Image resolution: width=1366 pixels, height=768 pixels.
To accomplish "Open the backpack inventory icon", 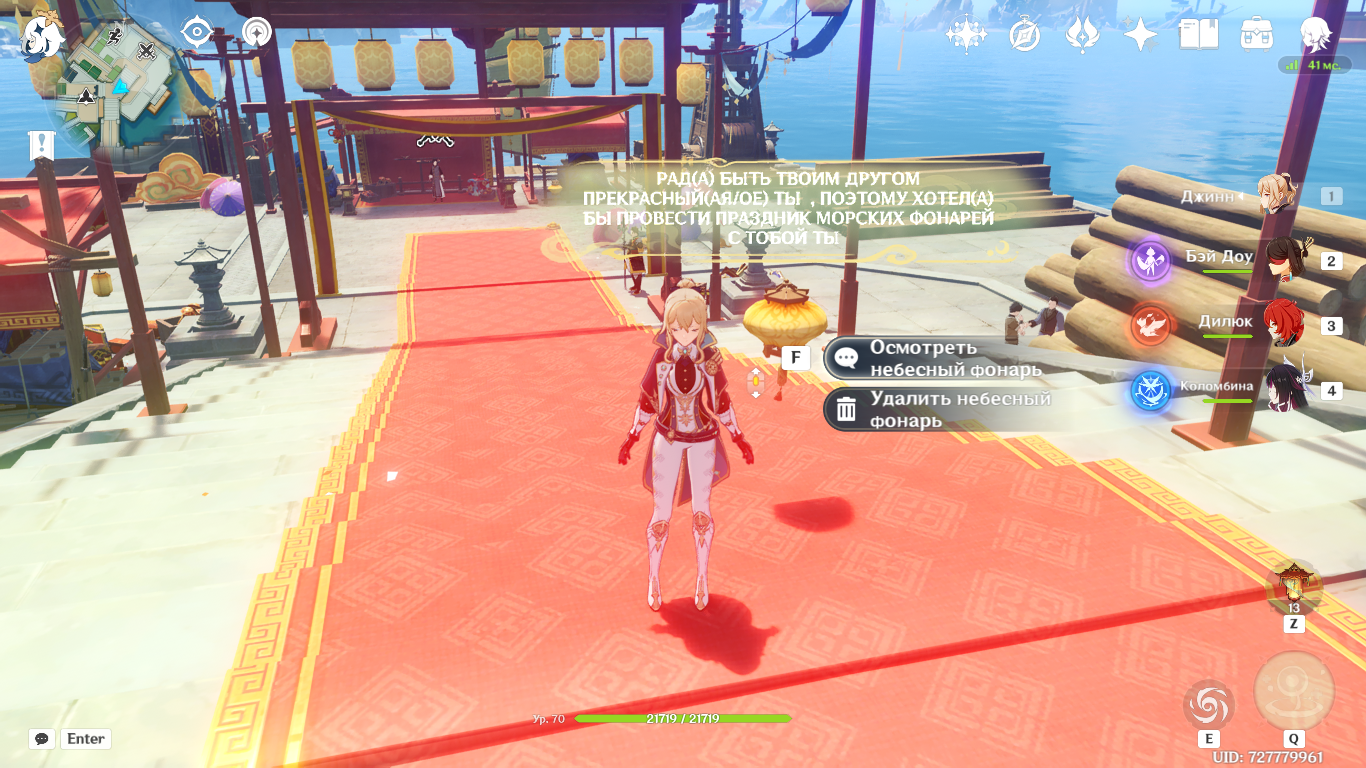I will (1256, 35).
